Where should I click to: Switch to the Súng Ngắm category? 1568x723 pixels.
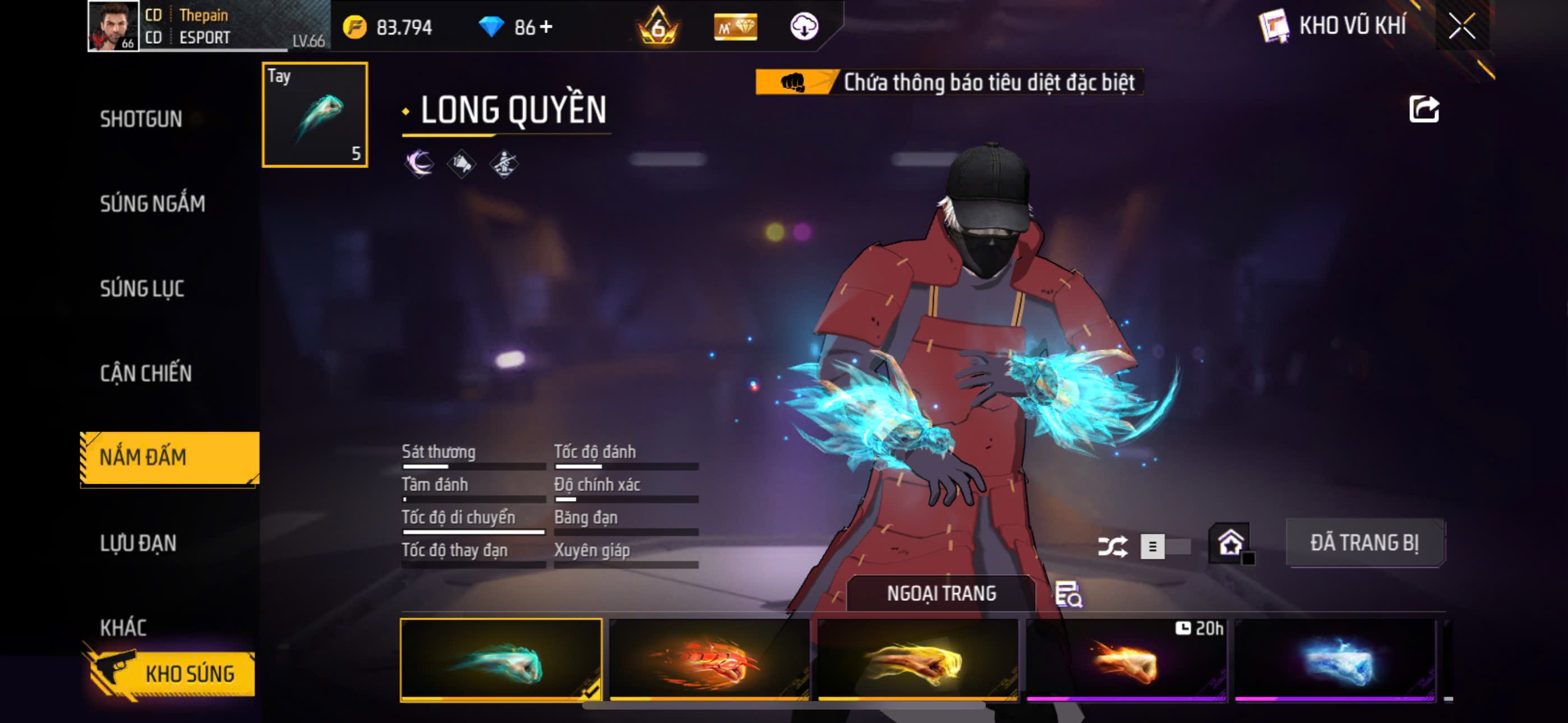point(152,204)
